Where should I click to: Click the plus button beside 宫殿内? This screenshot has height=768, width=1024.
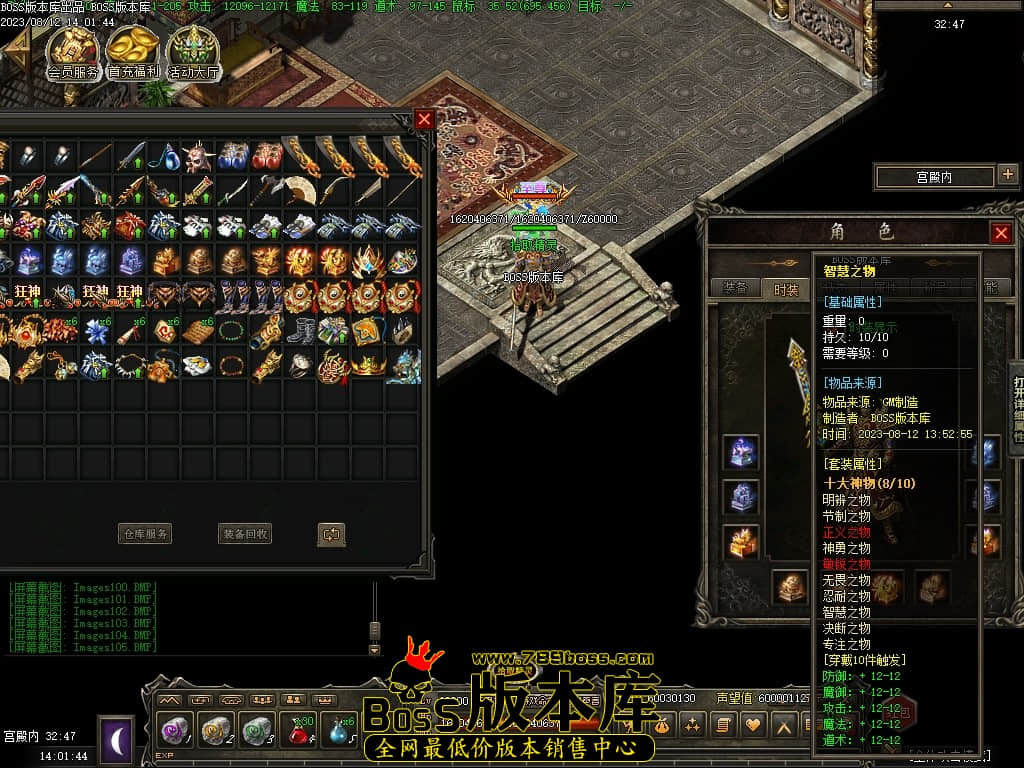point(1007,176)
